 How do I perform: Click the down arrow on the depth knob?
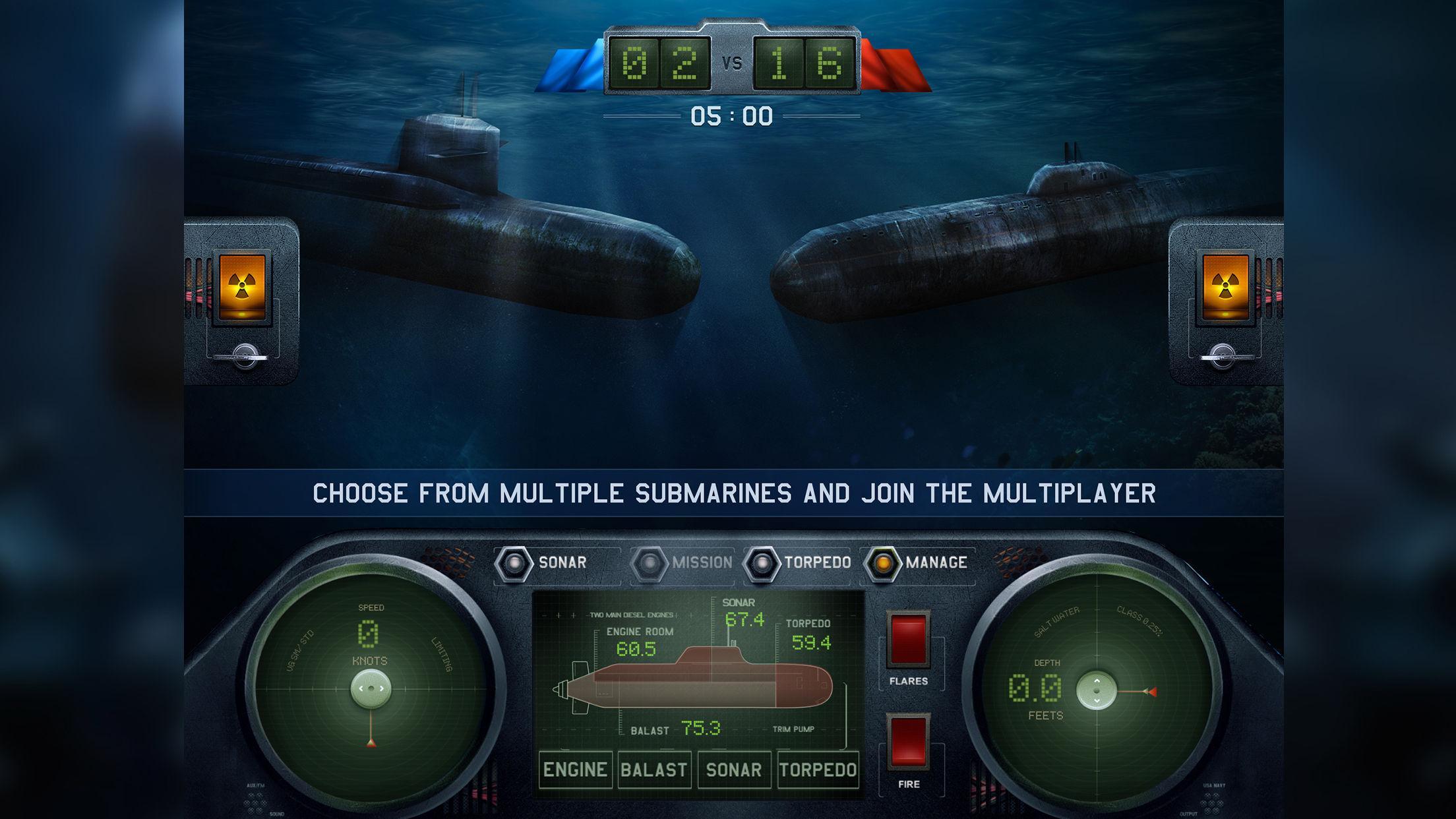tap(1095, 700)
